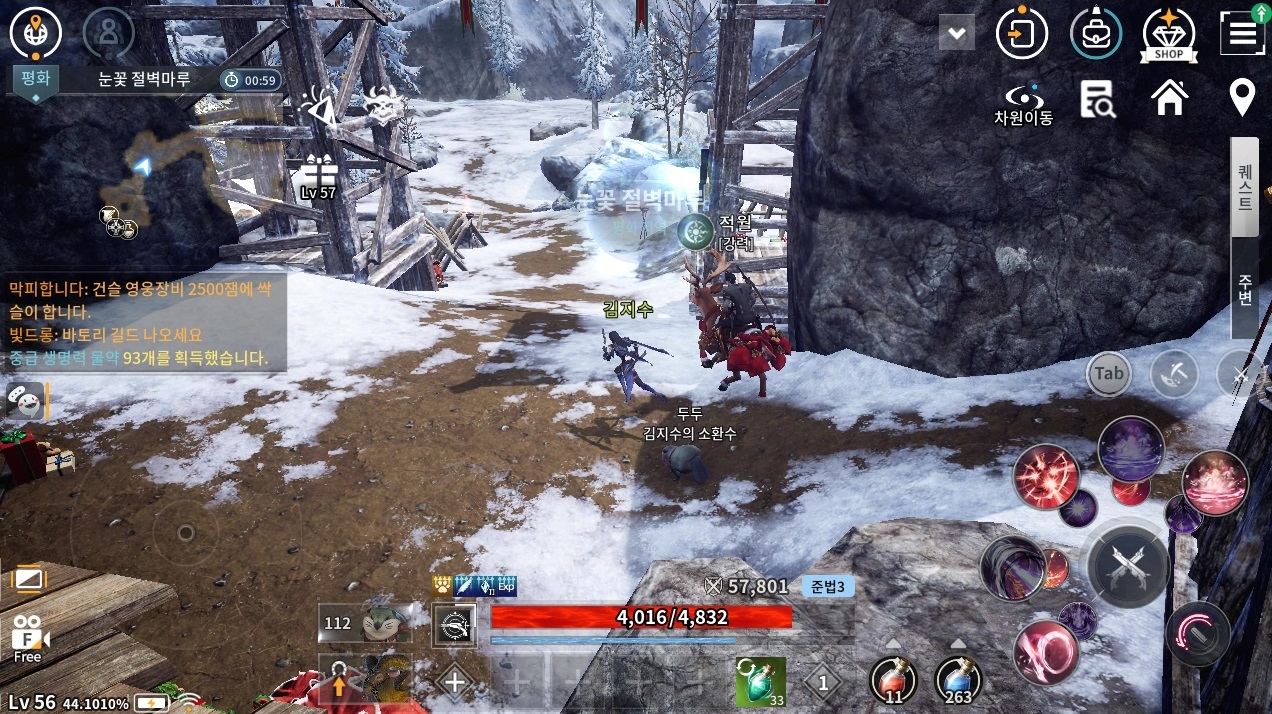Open the map location pin icon
1272x714 pixels.
point(1242,98)
